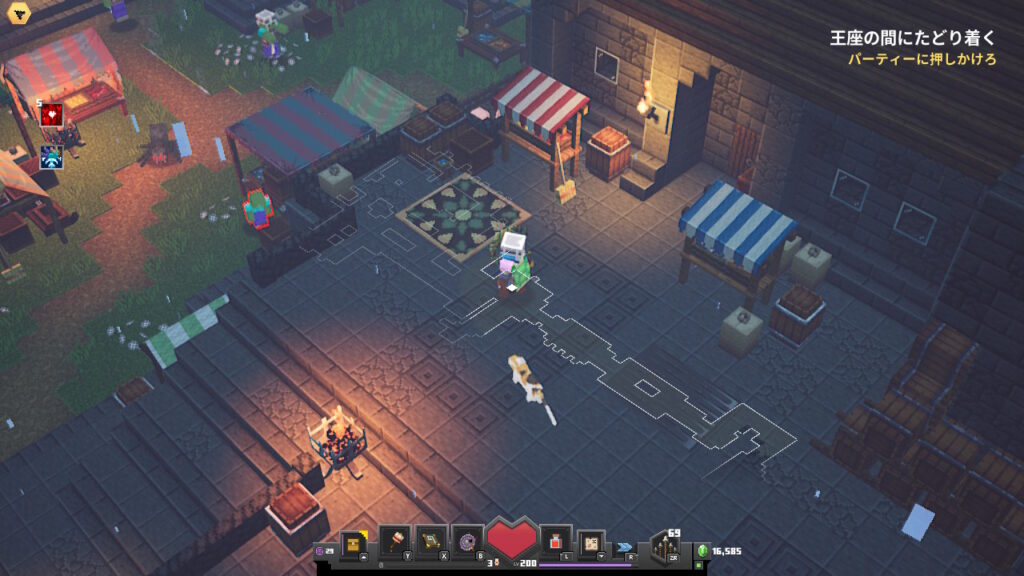Select the blue swirl status effect icon

click(x=52, y=158)
